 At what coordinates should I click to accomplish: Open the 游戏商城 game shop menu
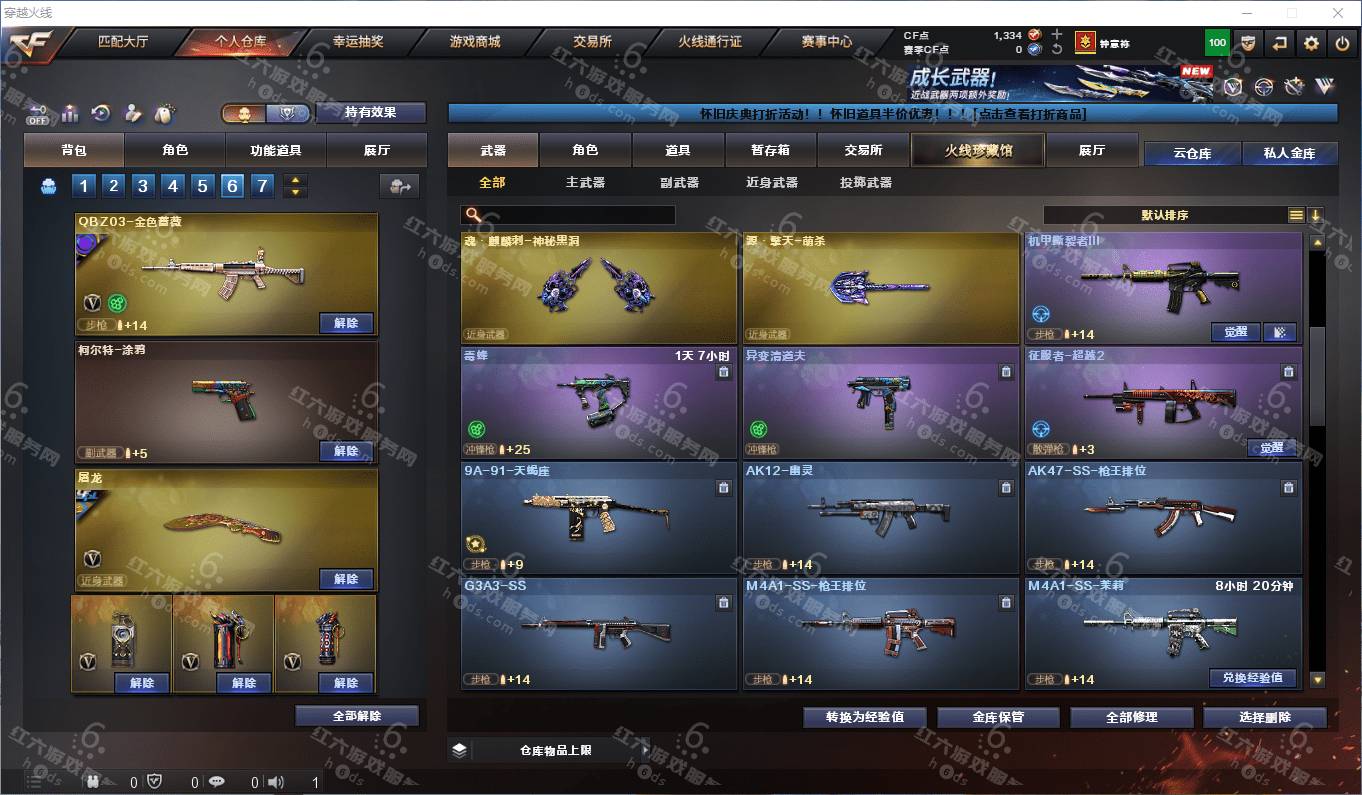coord(475,42)
